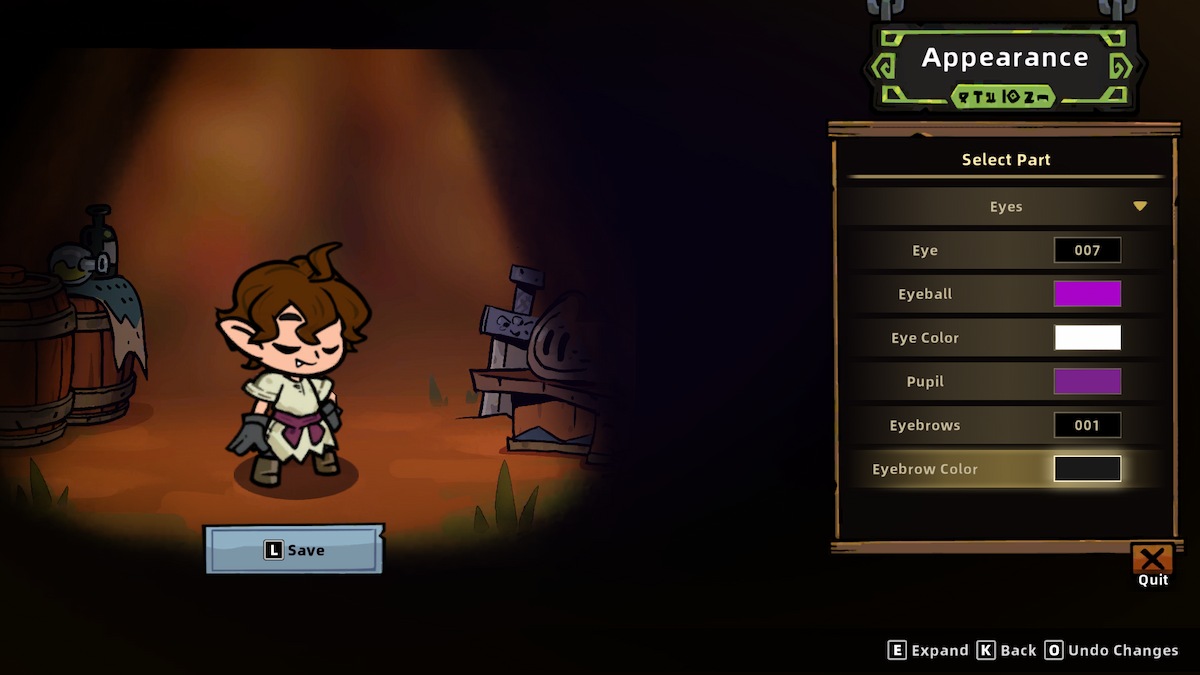Change the Eye style number 007
Viewport: 1200px width, 675px height.
click(x=1087, y=250)
